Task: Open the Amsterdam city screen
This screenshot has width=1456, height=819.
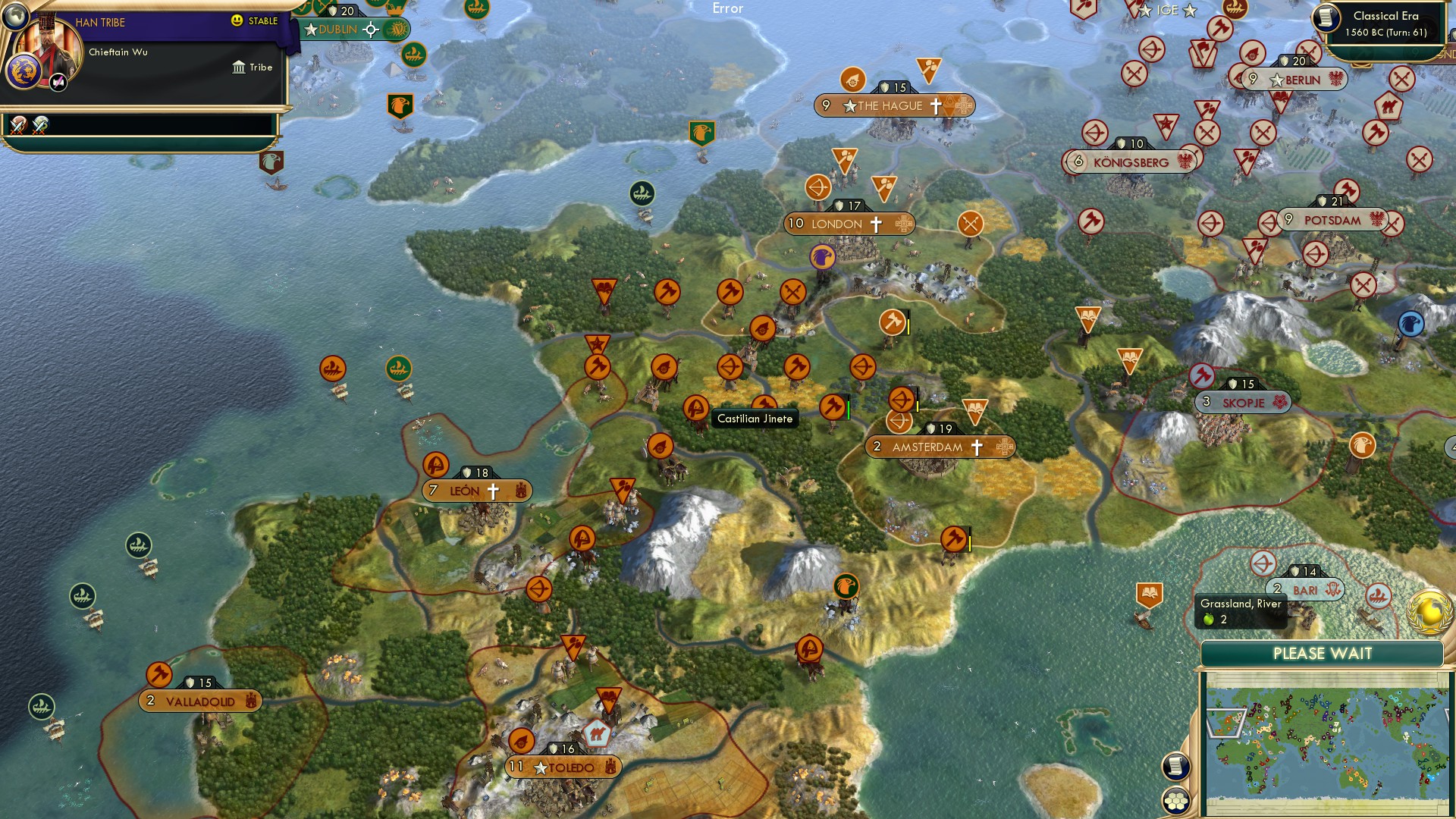Action: (x=928, y=447)
